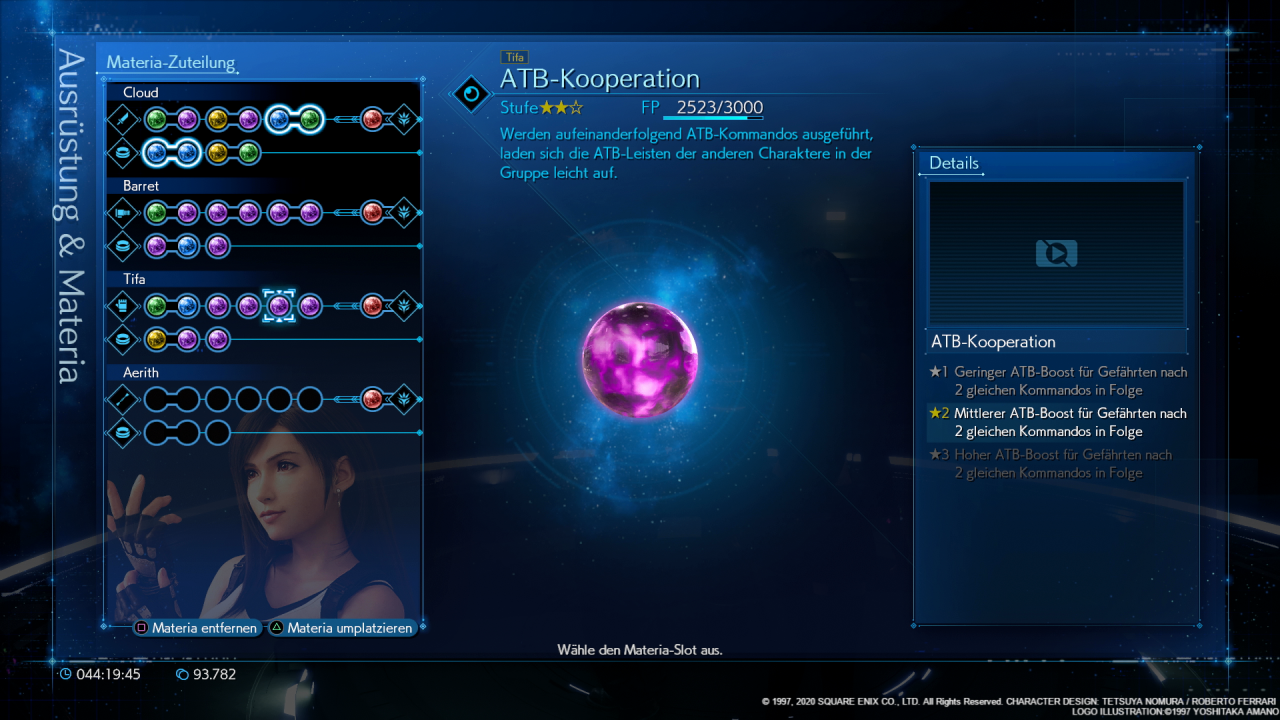Select Tifa's red summon materia
This screenshot has height=720, width=1280.
372,306
